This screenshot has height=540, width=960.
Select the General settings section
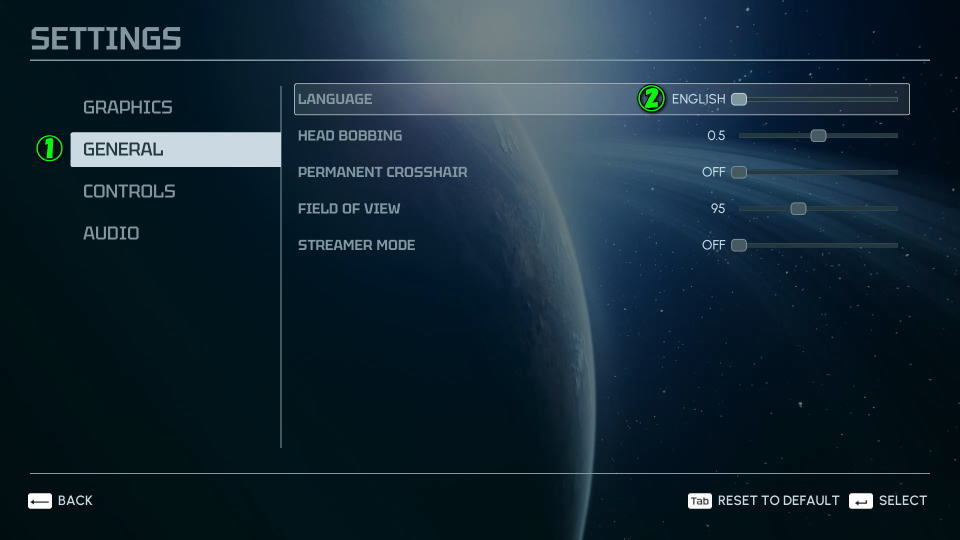pos(123,149)
